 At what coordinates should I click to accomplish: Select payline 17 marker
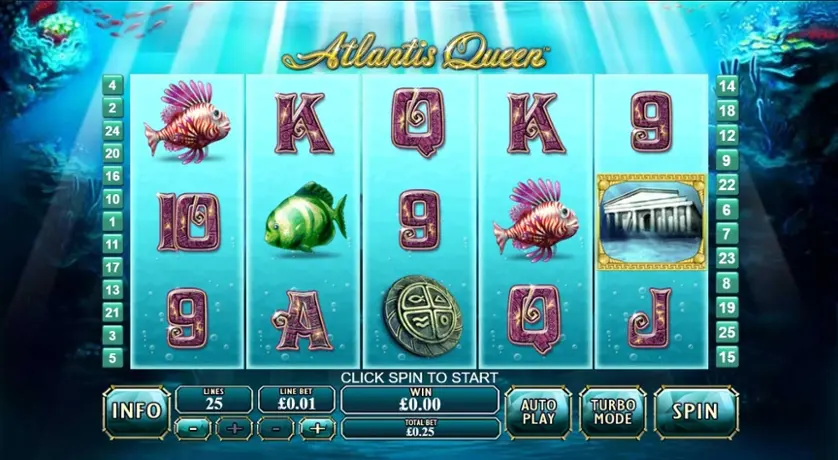(113, 267)
